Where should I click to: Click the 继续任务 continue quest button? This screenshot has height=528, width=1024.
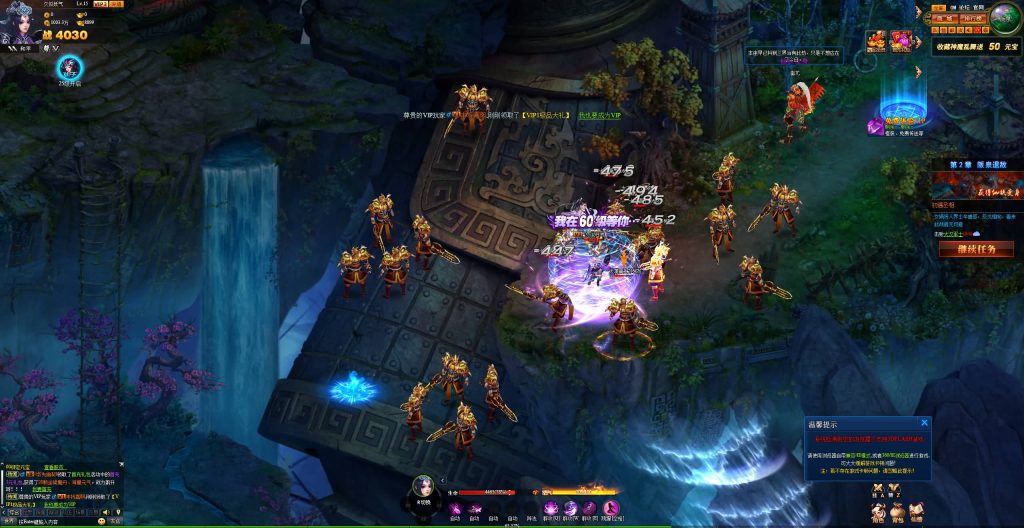click(x=969, y=249)
